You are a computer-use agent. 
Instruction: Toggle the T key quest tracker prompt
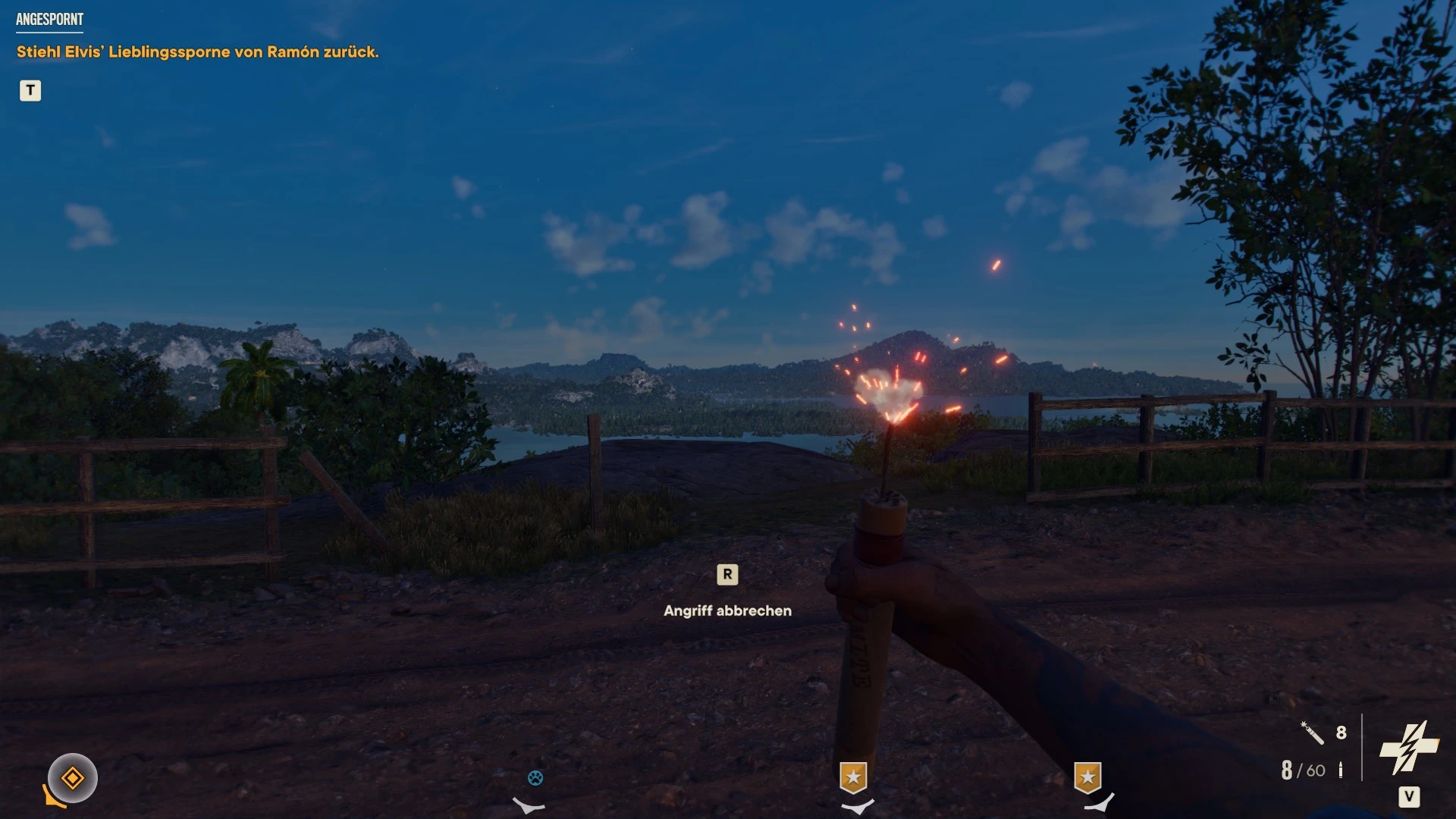tap(30, 91)
